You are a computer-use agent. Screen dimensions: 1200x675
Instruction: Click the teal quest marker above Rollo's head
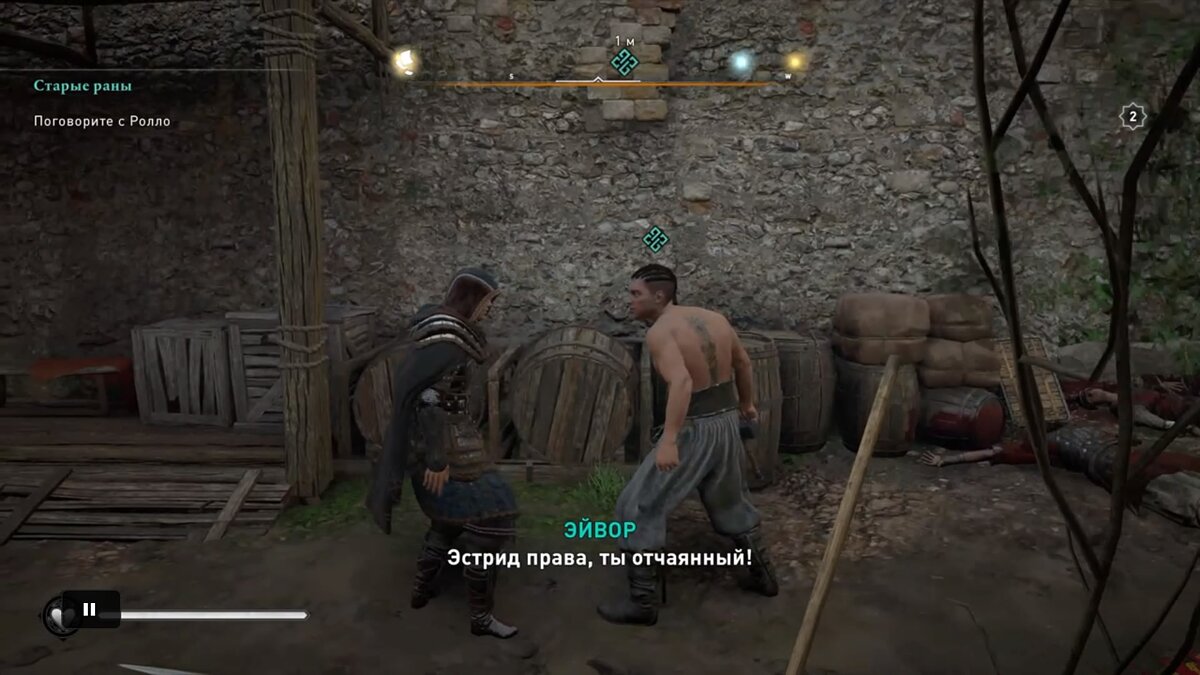point(656,239)
